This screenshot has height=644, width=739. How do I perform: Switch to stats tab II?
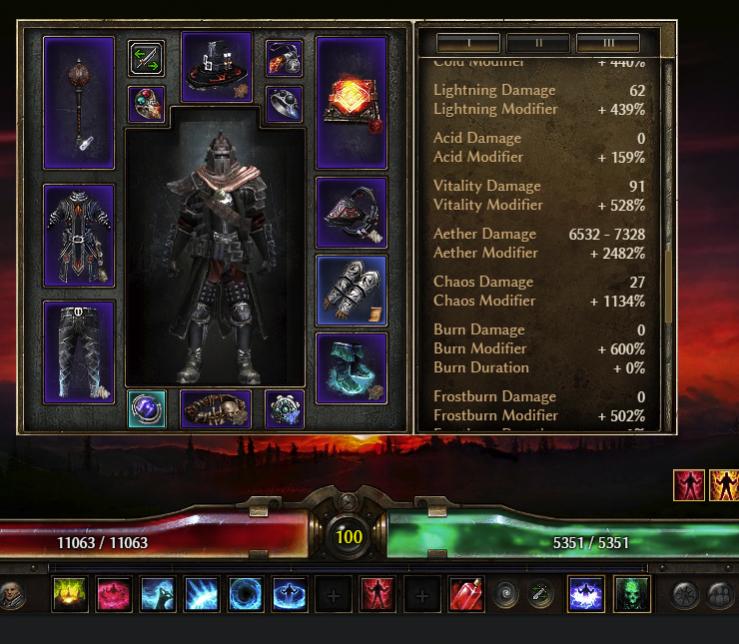(x=538, y=43)
